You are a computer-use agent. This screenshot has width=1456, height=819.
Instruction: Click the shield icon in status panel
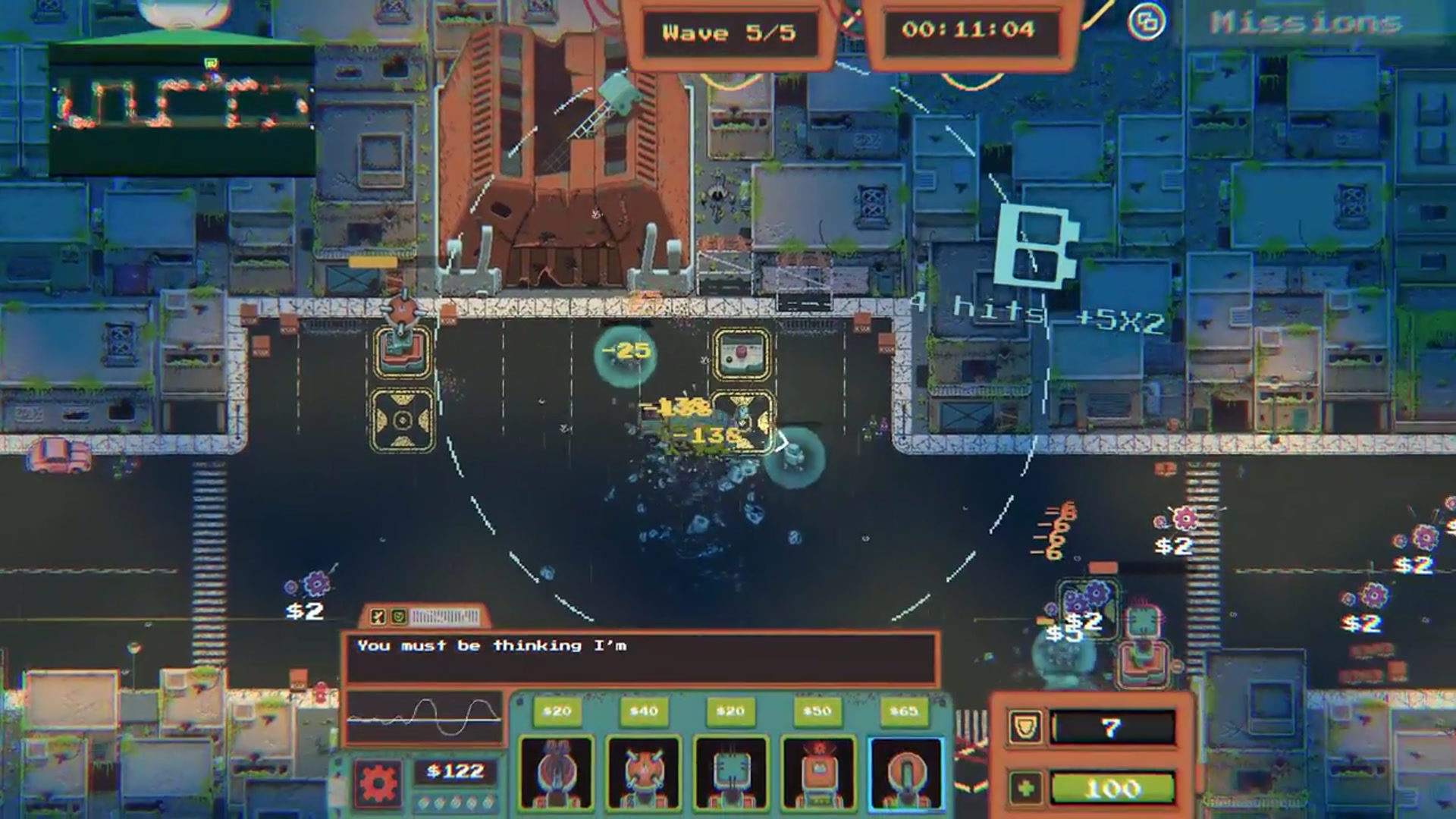click(x=1024, y=728)
